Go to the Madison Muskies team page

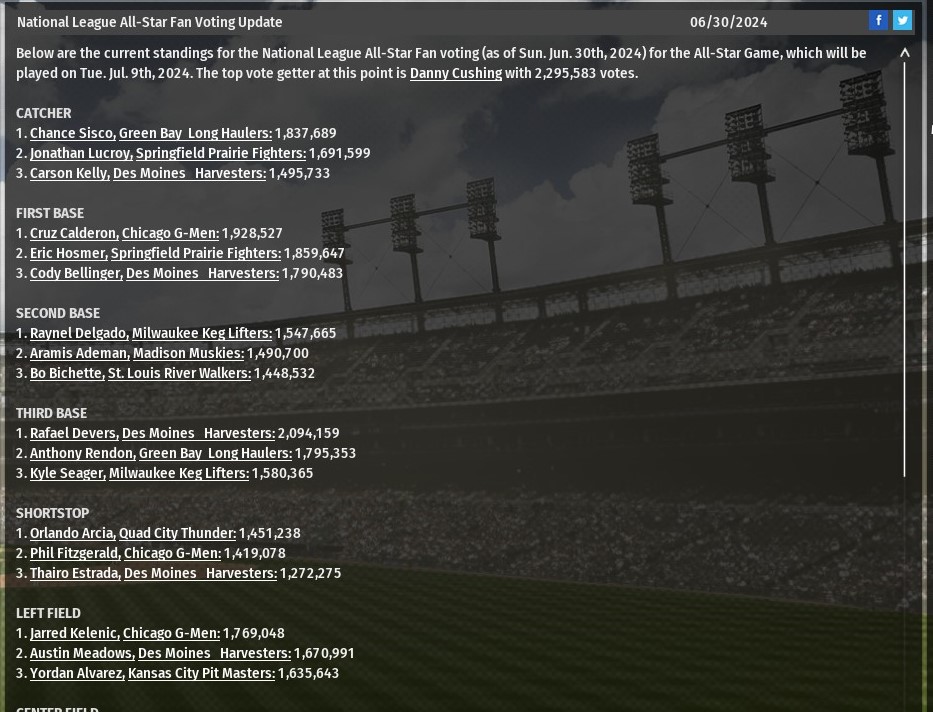[188, 353]
